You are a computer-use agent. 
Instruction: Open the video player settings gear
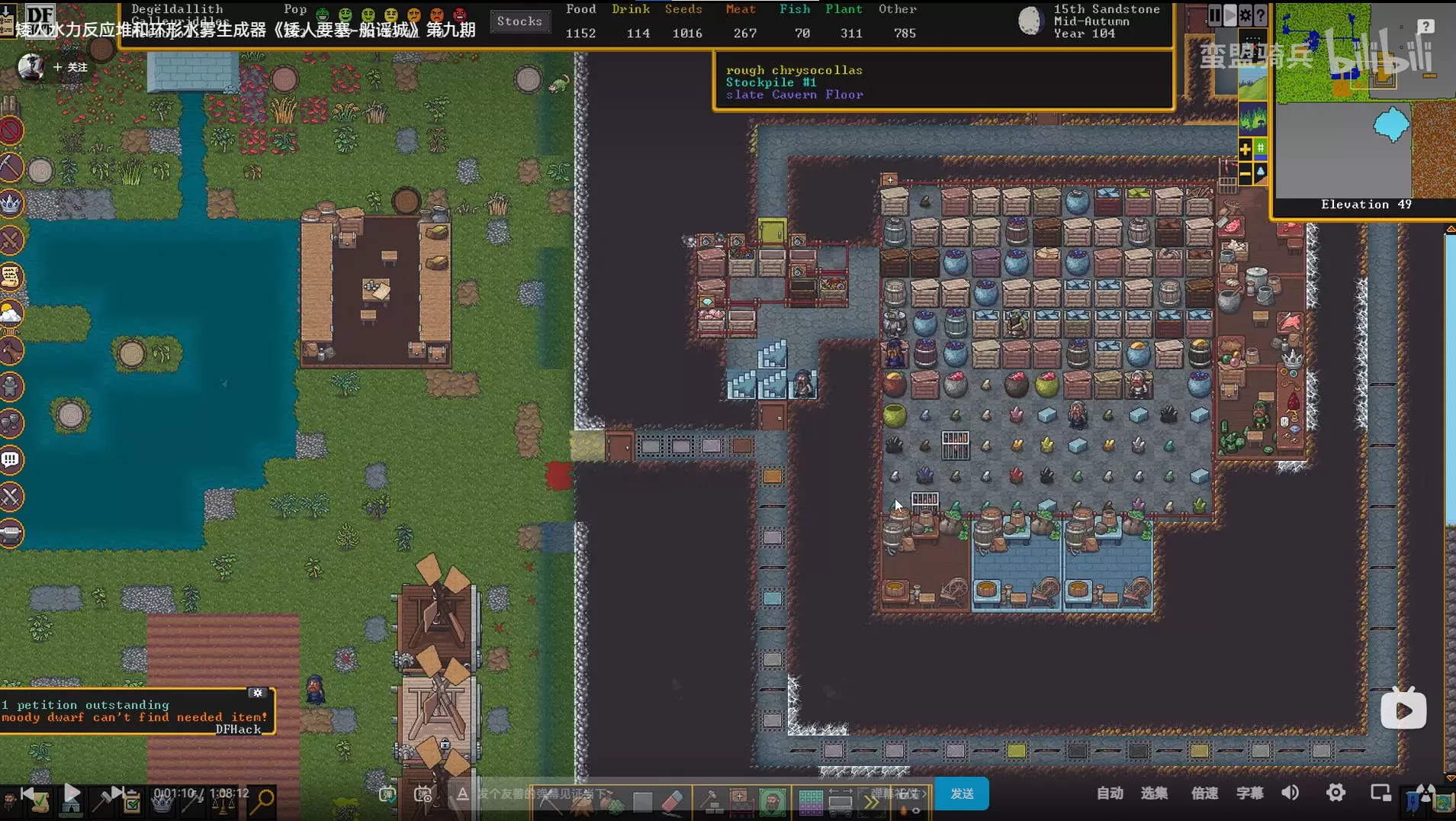click(1335, 793)
